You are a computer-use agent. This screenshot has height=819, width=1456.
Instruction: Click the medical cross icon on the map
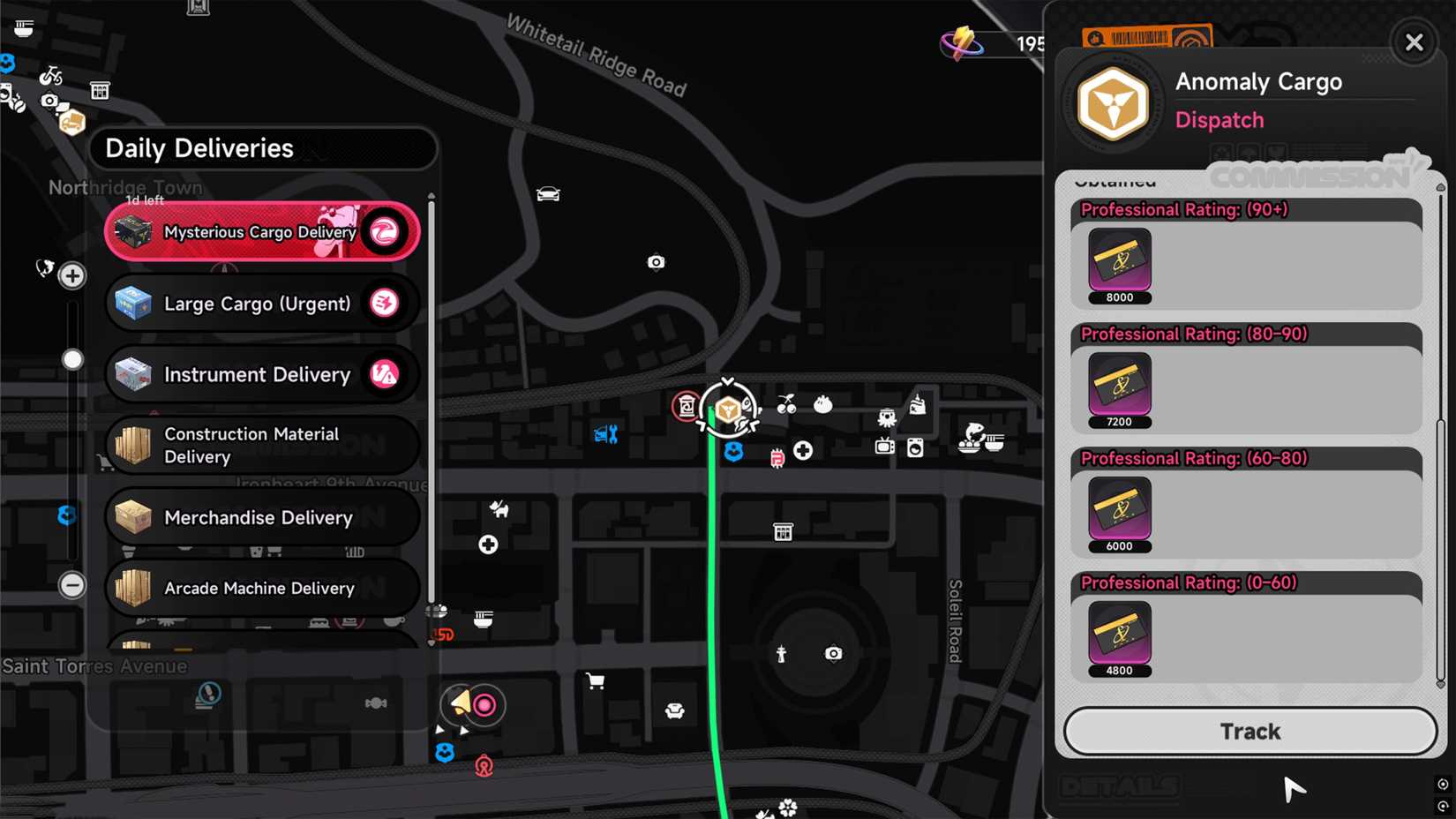pos(803,450)
